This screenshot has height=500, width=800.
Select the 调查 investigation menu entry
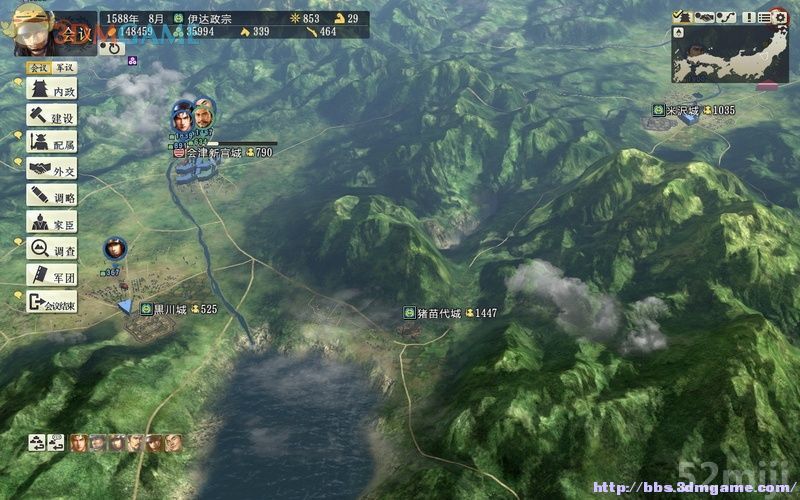coord(51,249)
